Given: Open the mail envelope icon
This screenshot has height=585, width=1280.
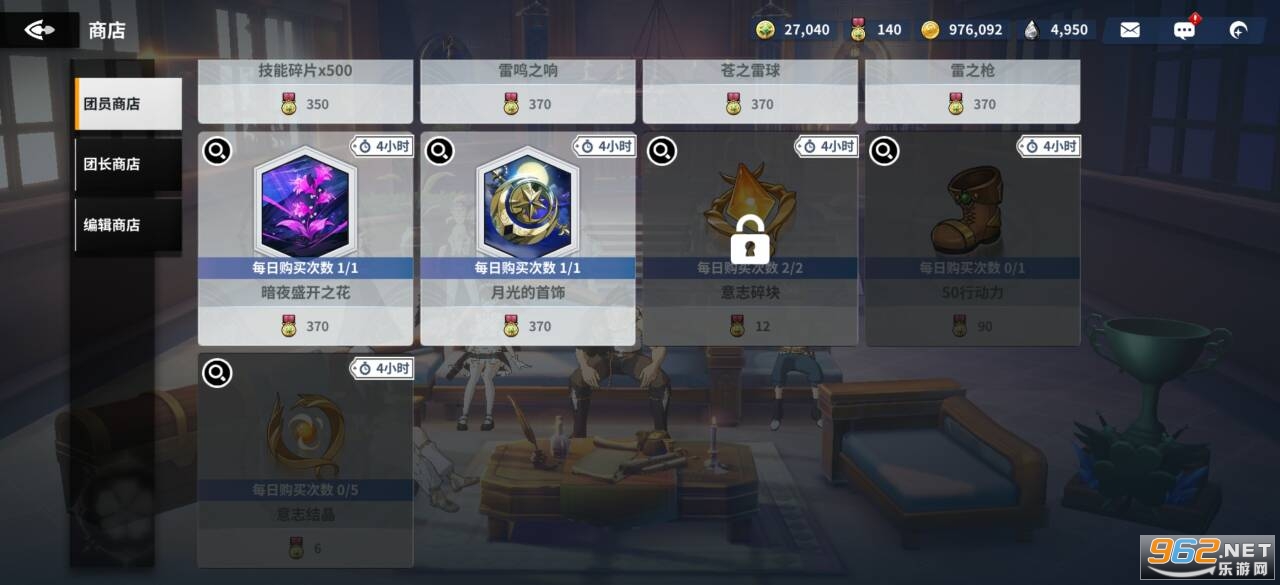Looking at the screenshot, I should 1130,30.
